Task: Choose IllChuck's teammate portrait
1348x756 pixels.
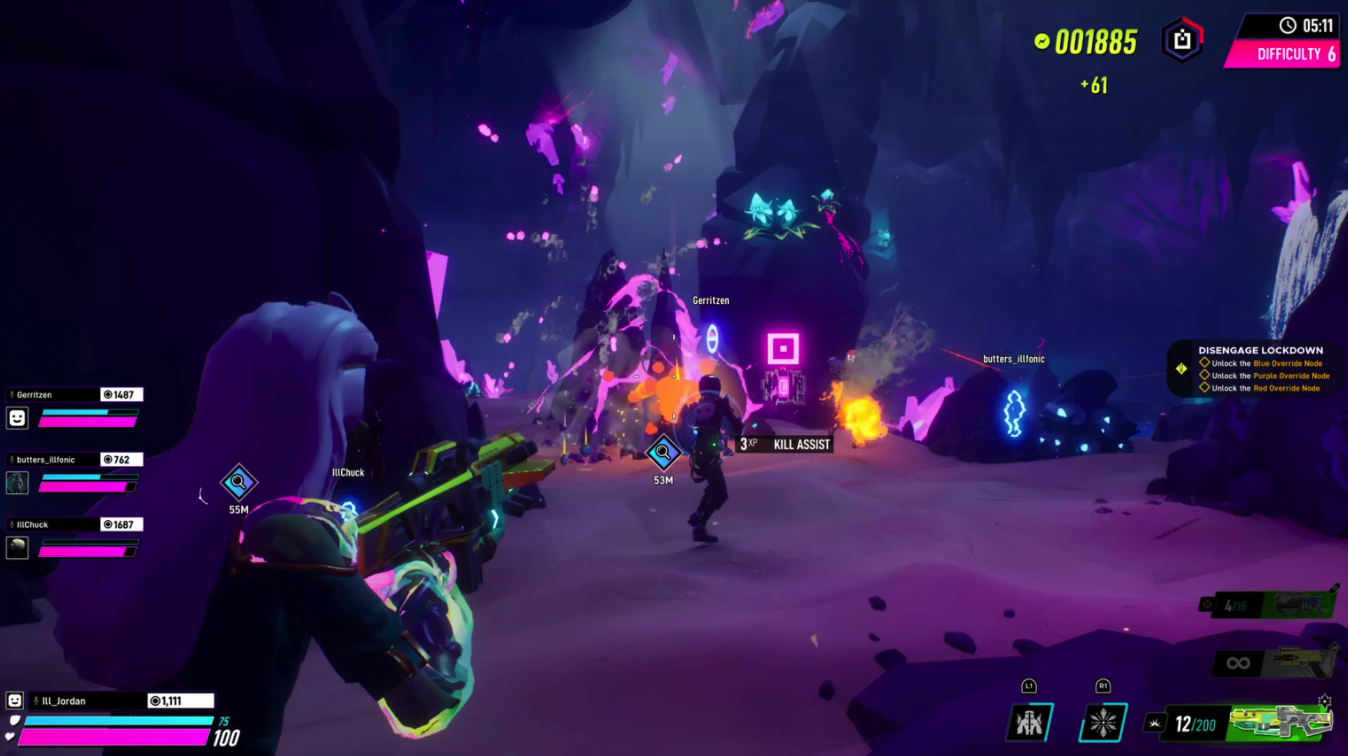Action: click(x=17, y=547)
